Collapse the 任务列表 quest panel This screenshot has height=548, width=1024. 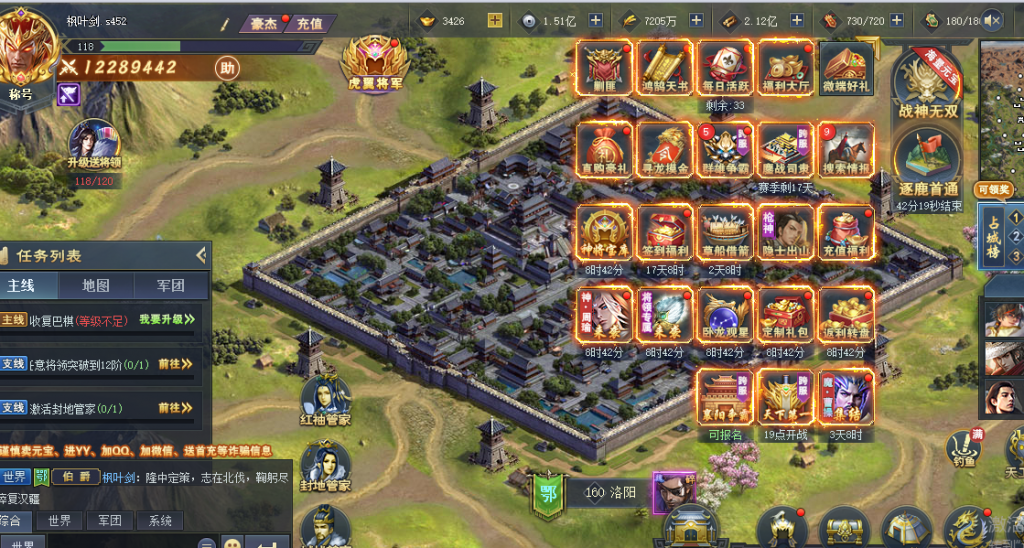201,256
